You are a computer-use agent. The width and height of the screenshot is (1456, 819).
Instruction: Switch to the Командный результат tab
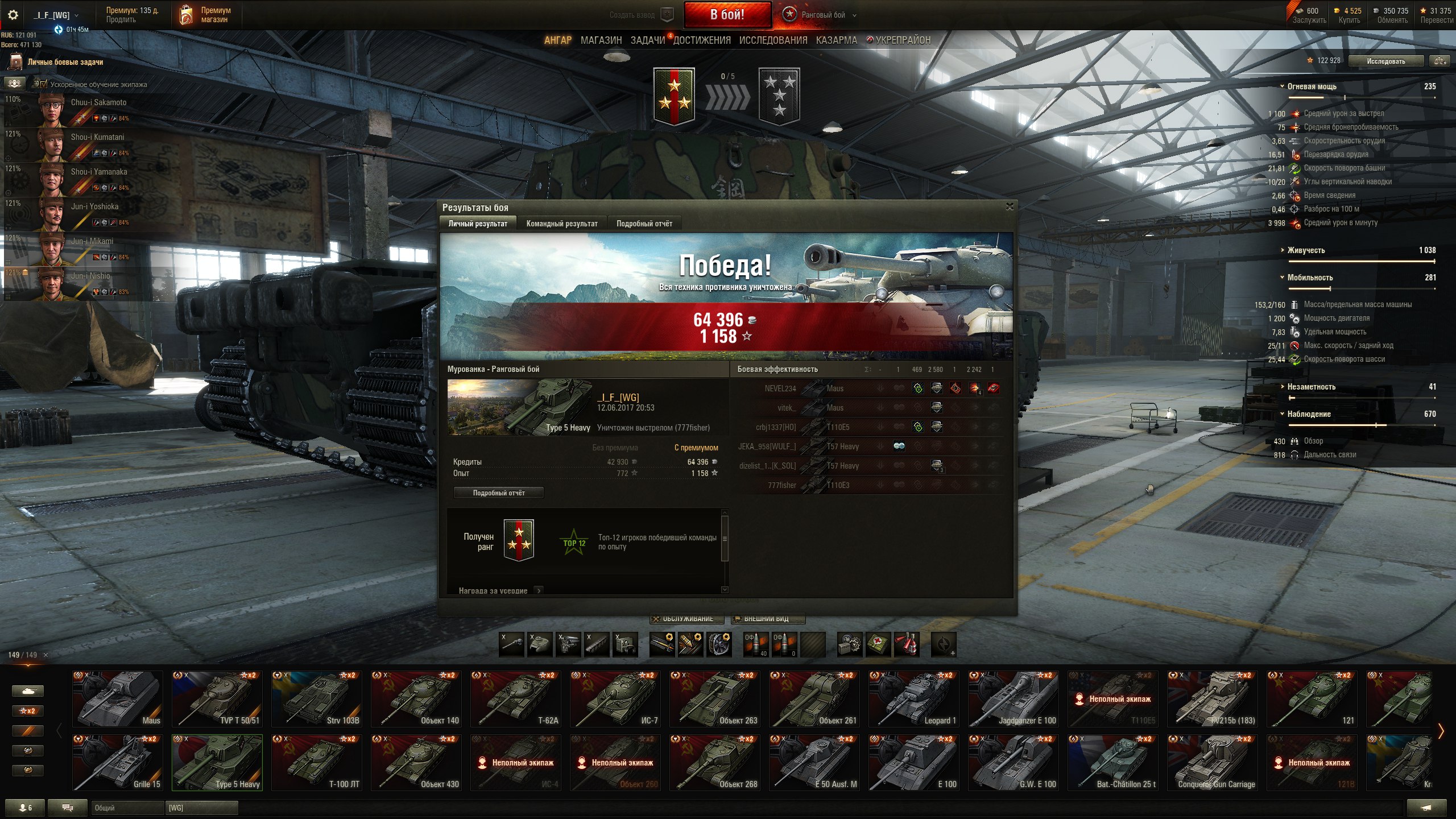(561, 224)
